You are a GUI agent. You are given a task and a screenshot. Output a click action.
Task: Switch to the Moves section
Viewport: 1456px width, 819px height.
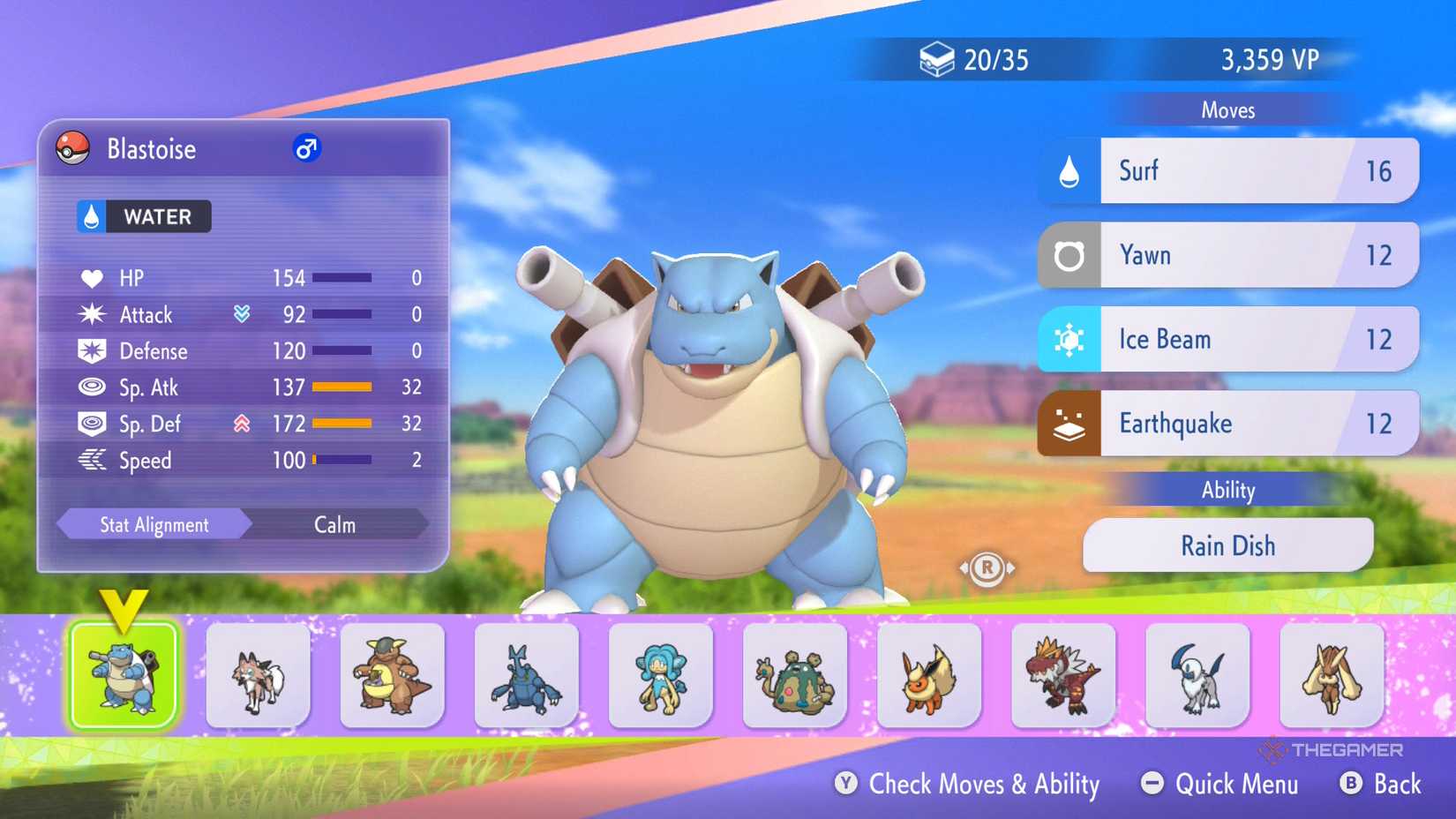1228,109
